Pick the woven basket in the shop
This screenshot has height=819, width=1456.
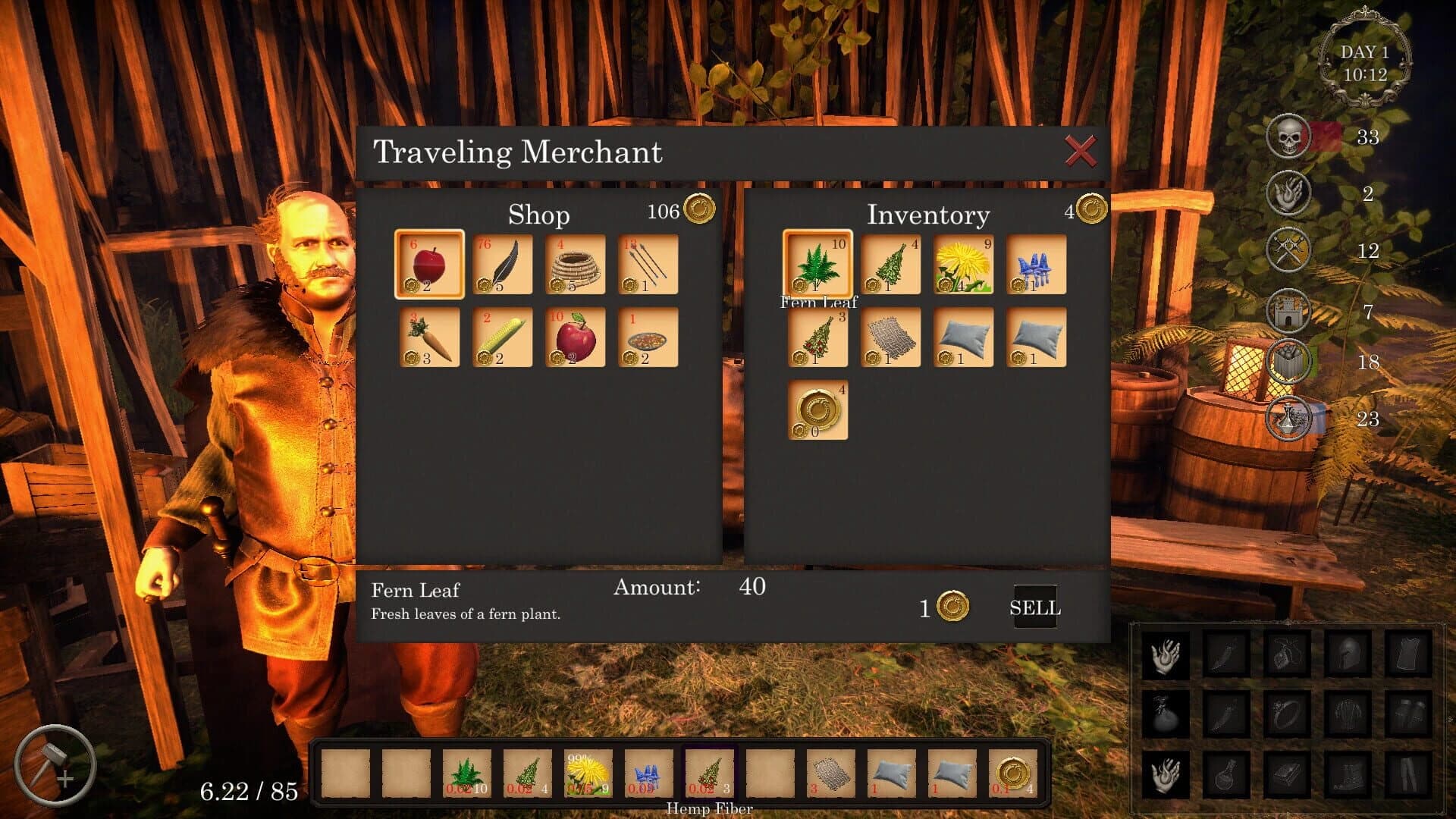point(574,264)
